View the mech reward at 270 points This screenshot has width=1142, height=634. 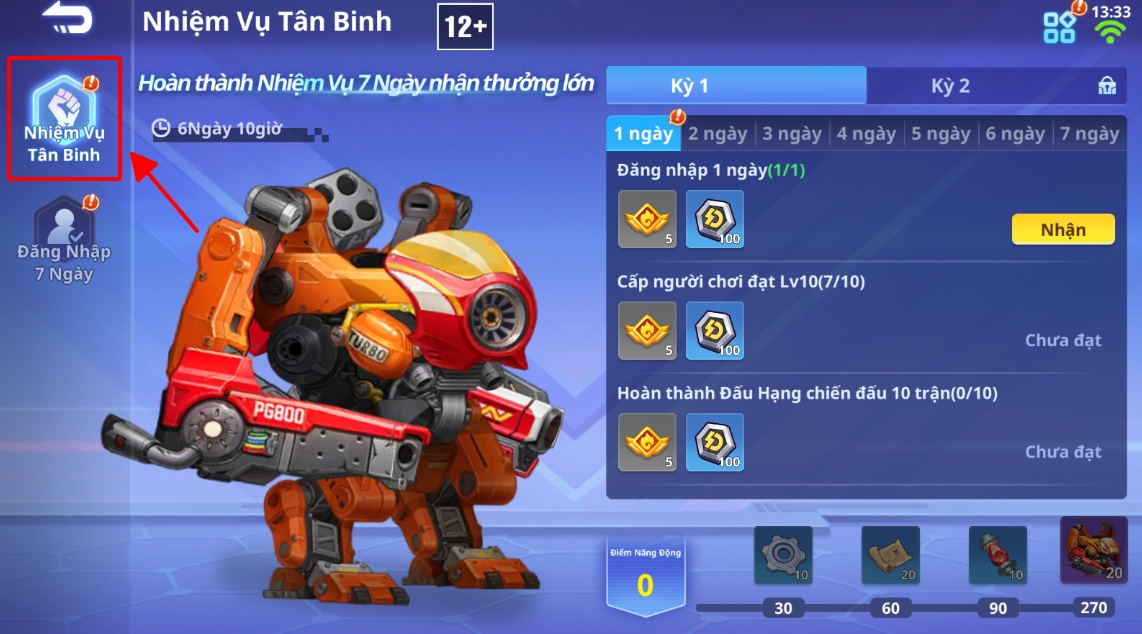tap(1094, 551)
